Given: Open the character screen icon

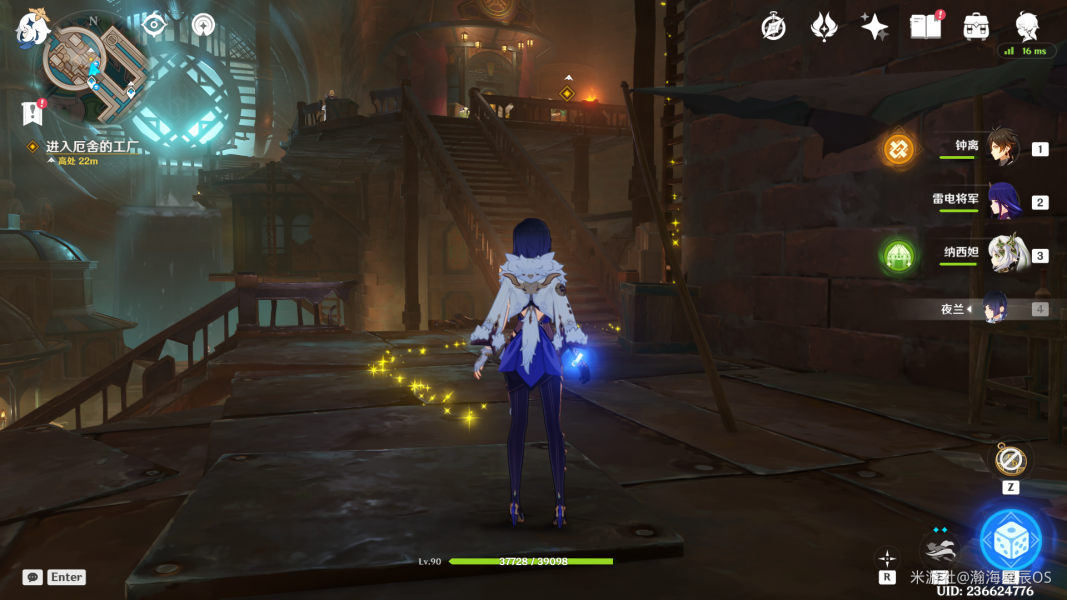Looking at the screenshot, I should (1027, 27).
